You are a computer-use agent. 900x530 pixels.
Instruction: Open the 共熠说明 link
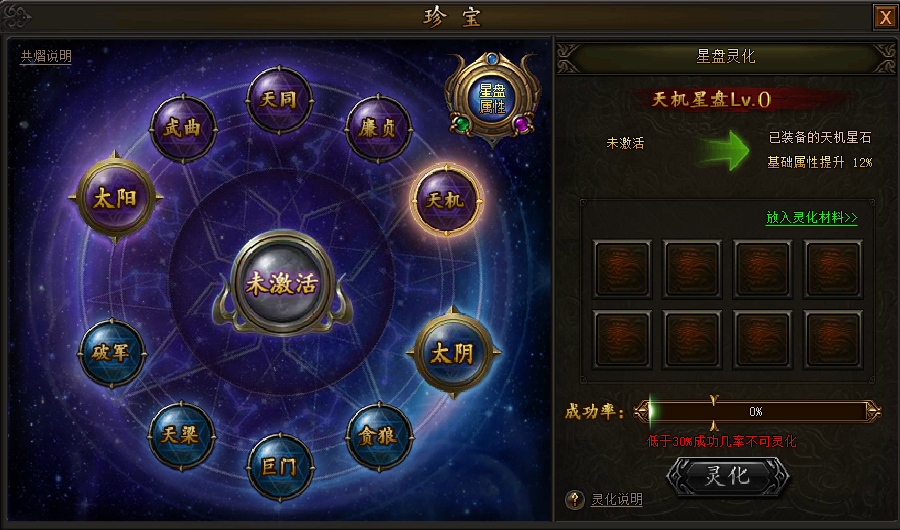[46, 57]
